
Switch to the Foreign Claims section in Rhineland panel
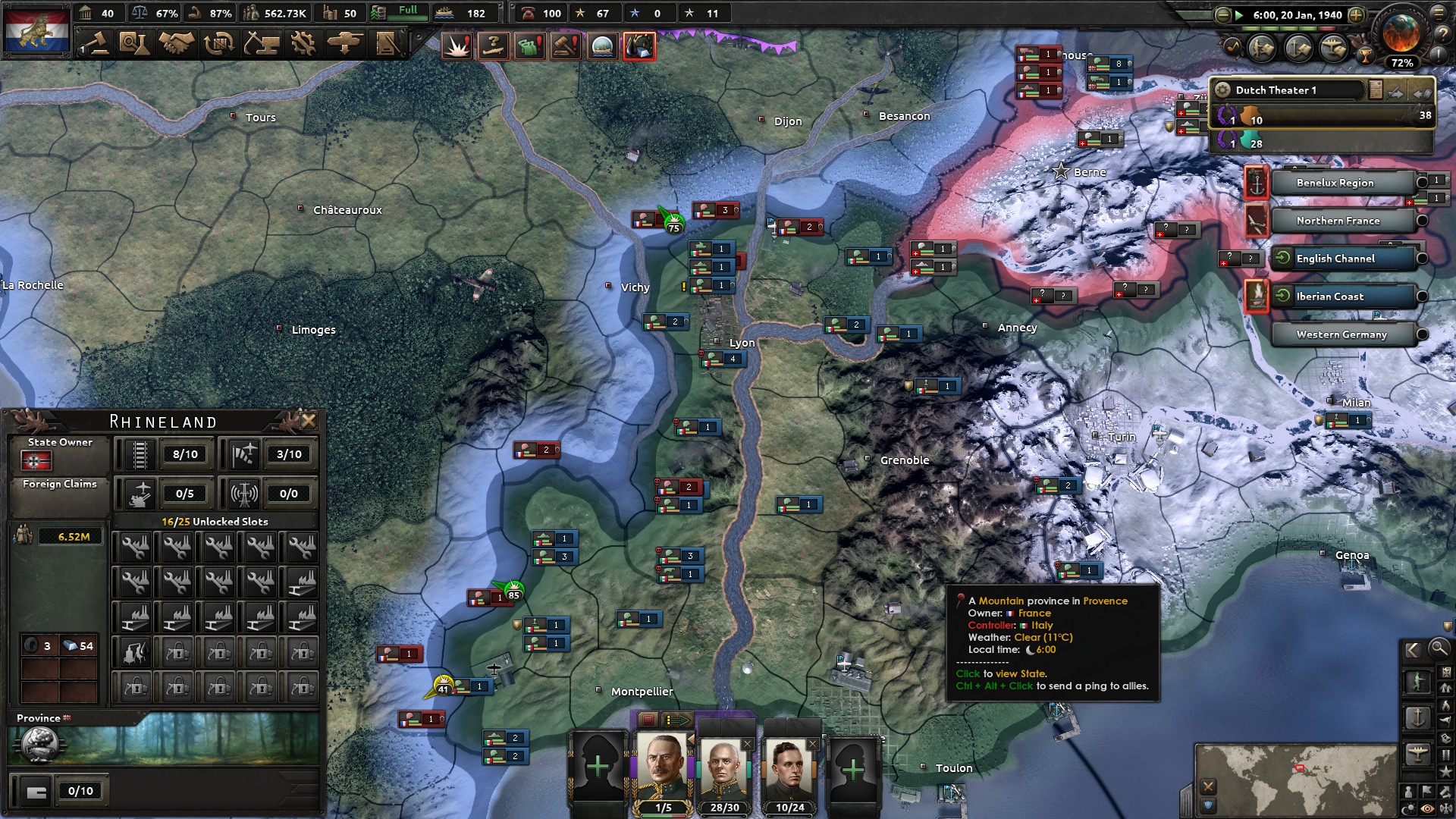click(x=60, y=483)
